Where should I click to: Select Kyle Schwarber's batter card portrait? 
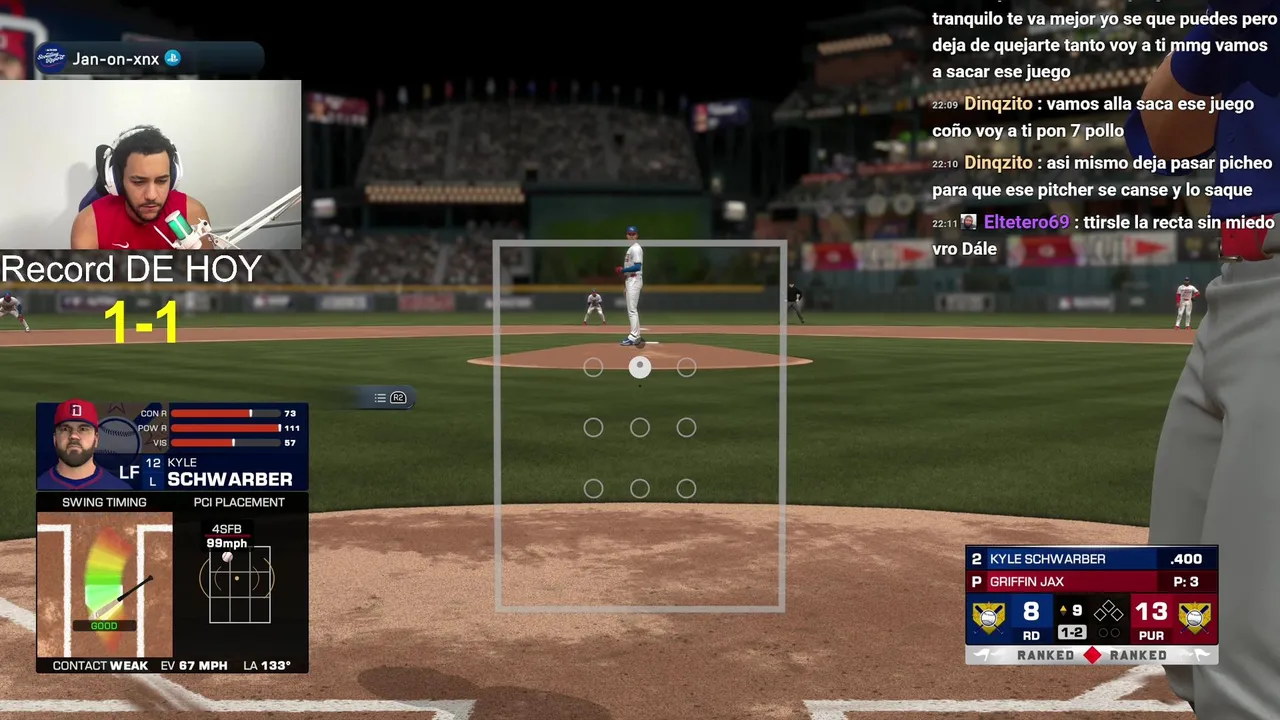pyautogui.click(x=76, y=445)
